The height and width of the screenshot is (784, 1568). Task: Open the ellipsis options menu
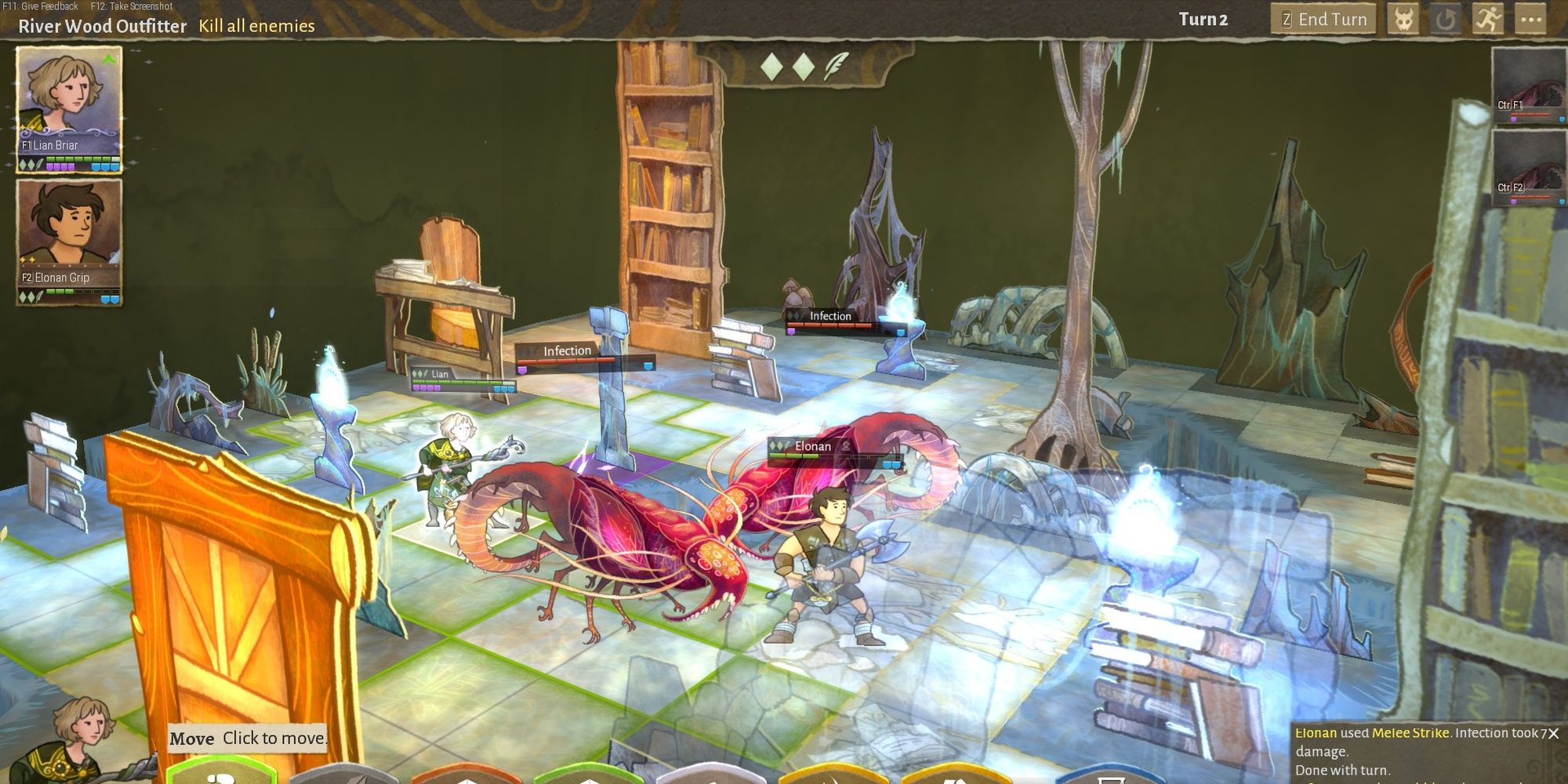1531,19
